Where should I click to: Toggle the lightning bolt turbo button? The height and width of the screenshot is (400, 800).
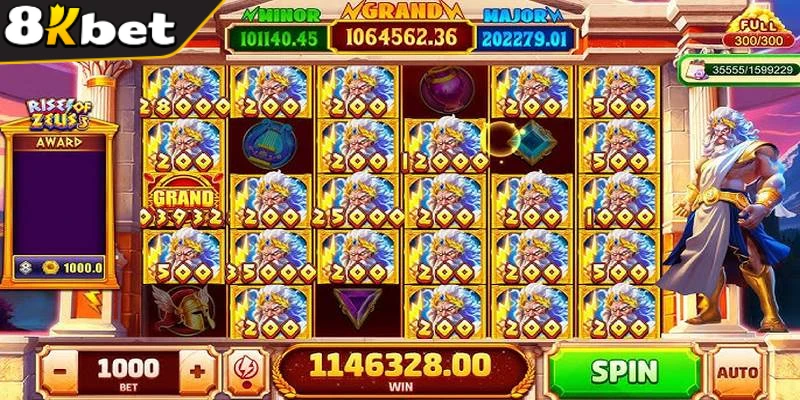pyautogui.click(x=242, y=370)
